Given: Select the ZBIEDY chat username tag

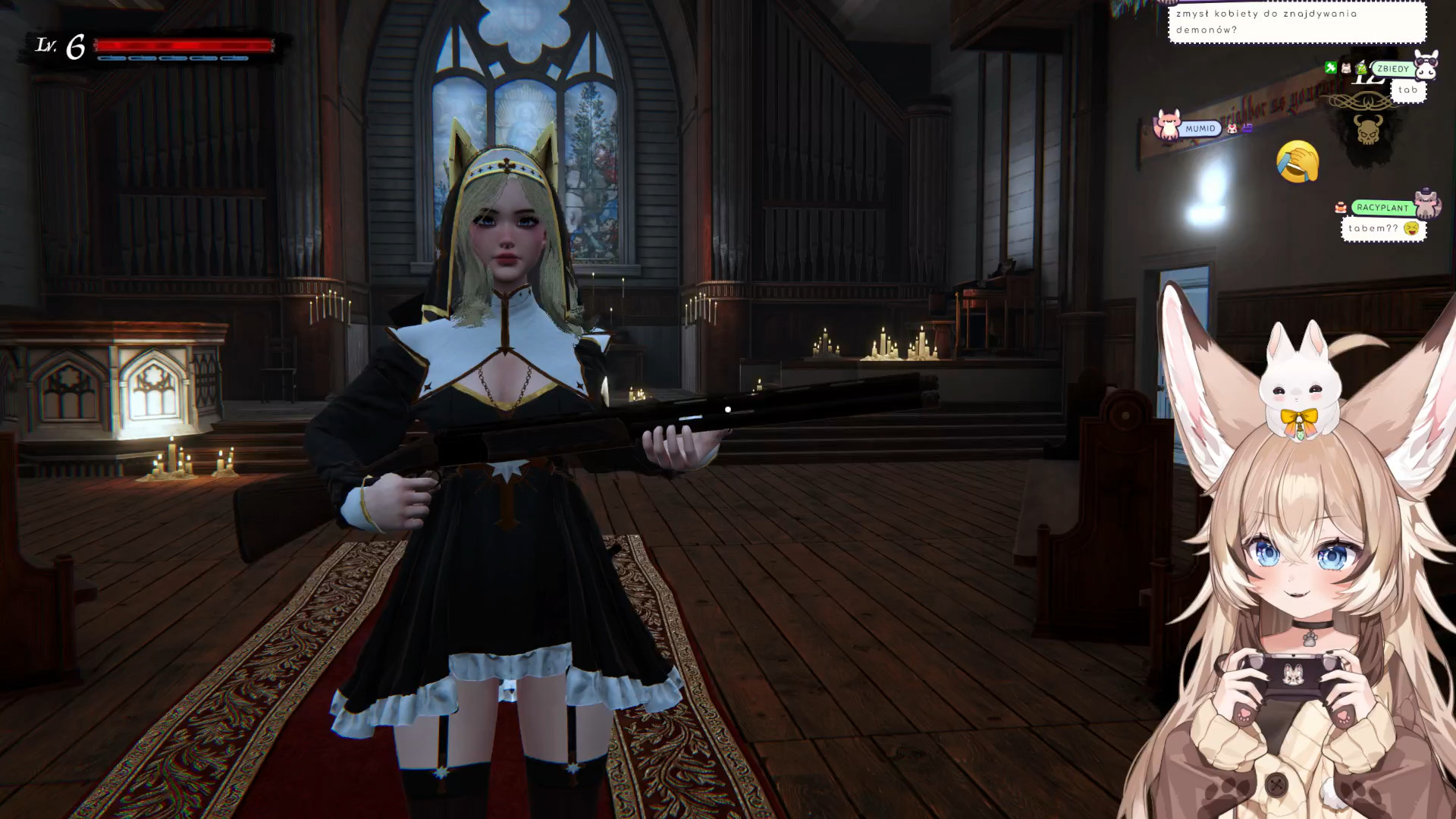Looking at the screenshot, I should [x=1393, y=69].
